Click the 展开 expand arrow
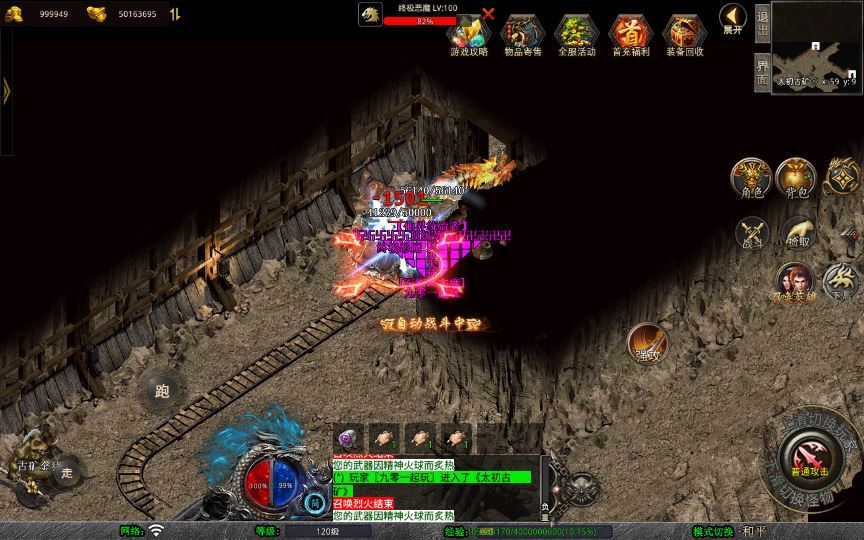 click(x=732, y=19)
